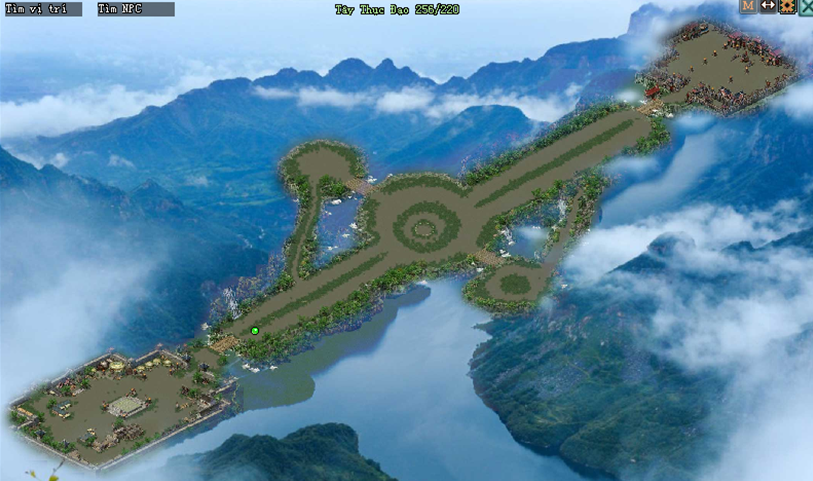813x481 pixels.
Task: Click the orange gear-pattern map icon
Action: [787, 6]
